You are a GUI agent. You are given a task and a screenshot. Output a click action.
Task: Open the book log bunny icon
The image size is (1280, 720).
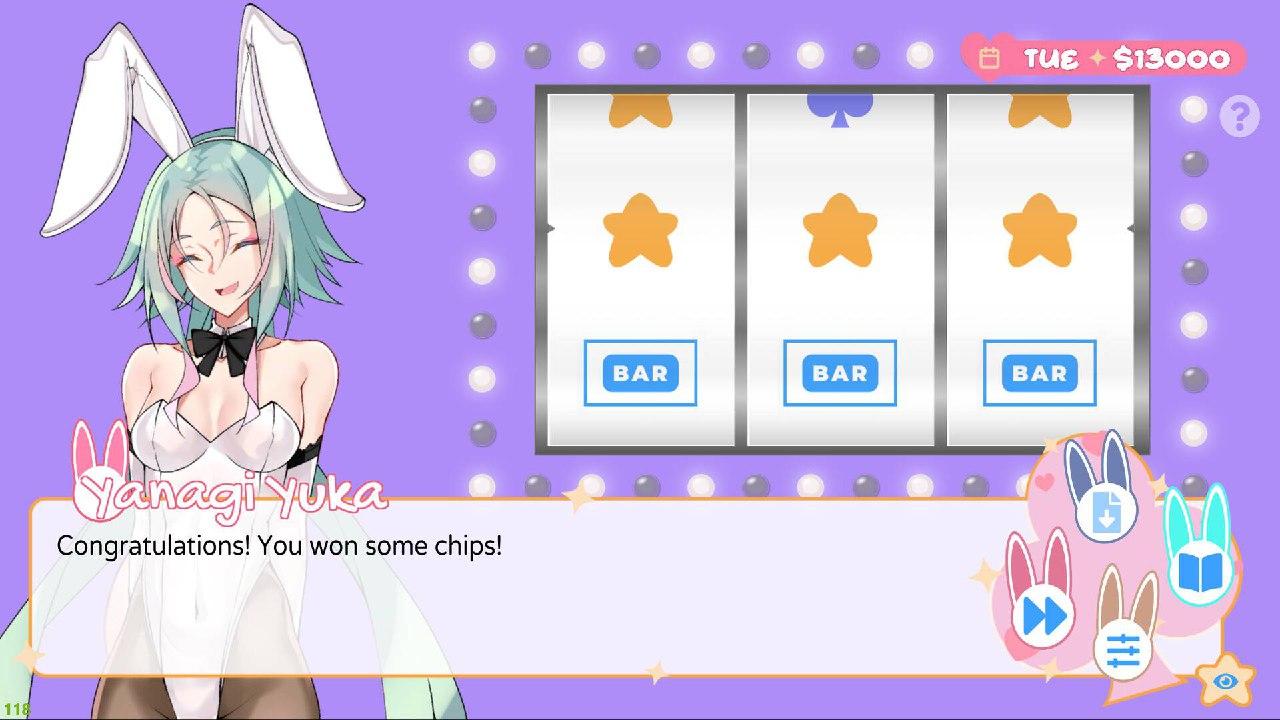[x=1199, y=570]
